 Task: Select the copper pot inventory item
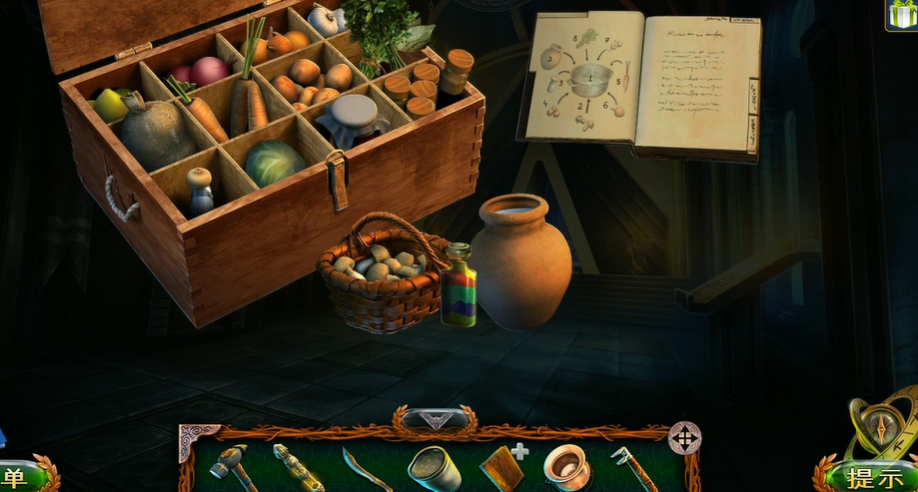(566, 466)
